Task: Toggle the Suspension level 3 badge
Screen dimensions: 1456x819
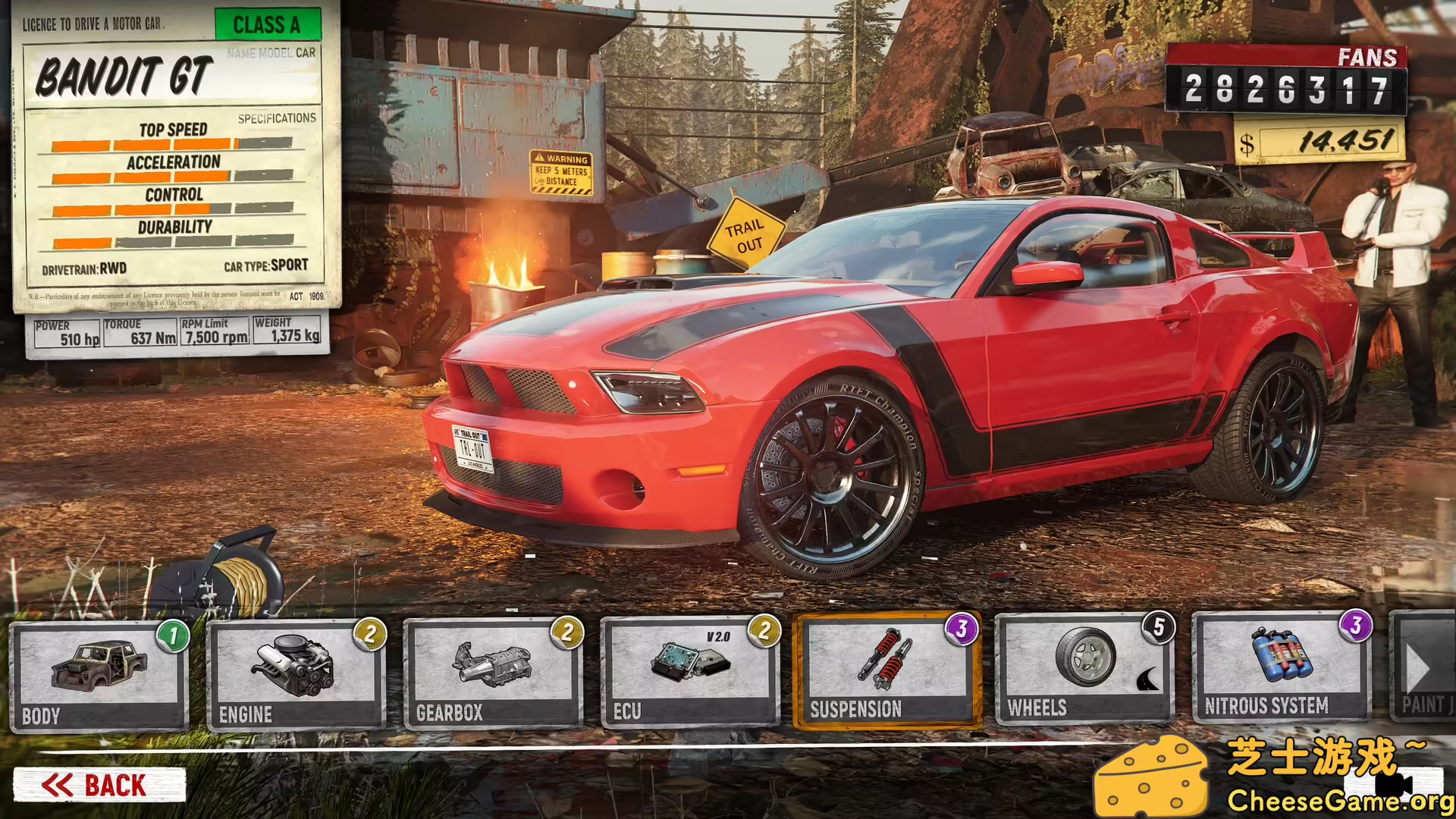Action: pos(961,629)
